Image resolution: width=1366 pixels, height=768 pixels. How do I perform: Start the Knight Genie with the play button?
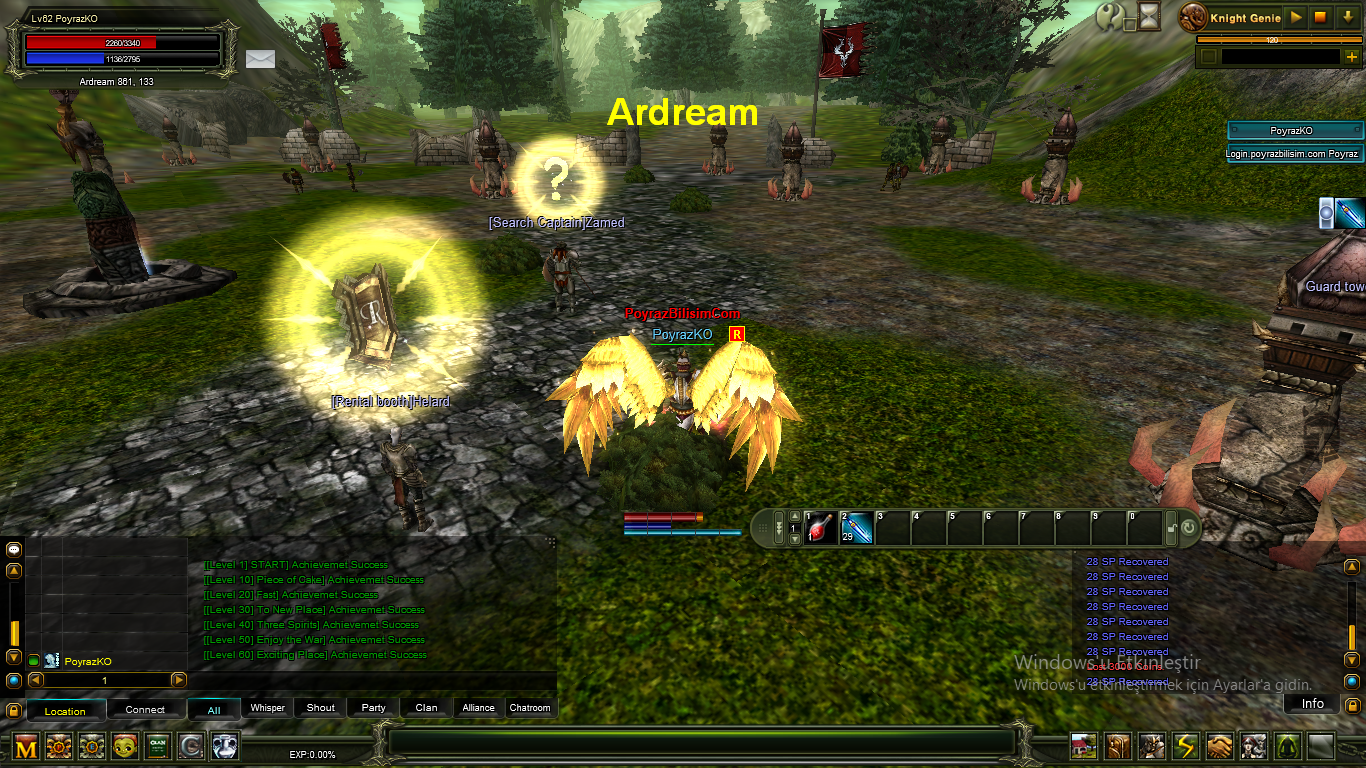tap(1296, 17)
